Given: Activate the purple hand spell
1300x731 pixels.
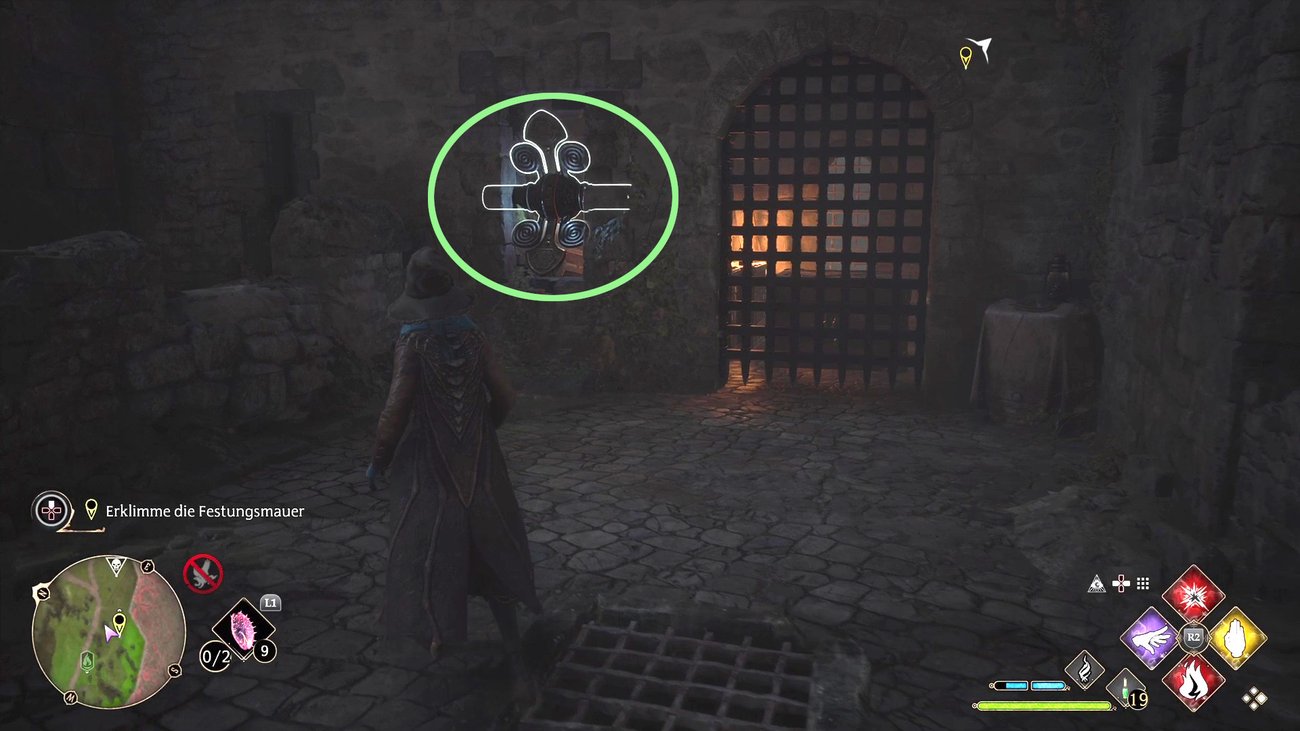Looking at the screenshot, I should click(1150, 637).
